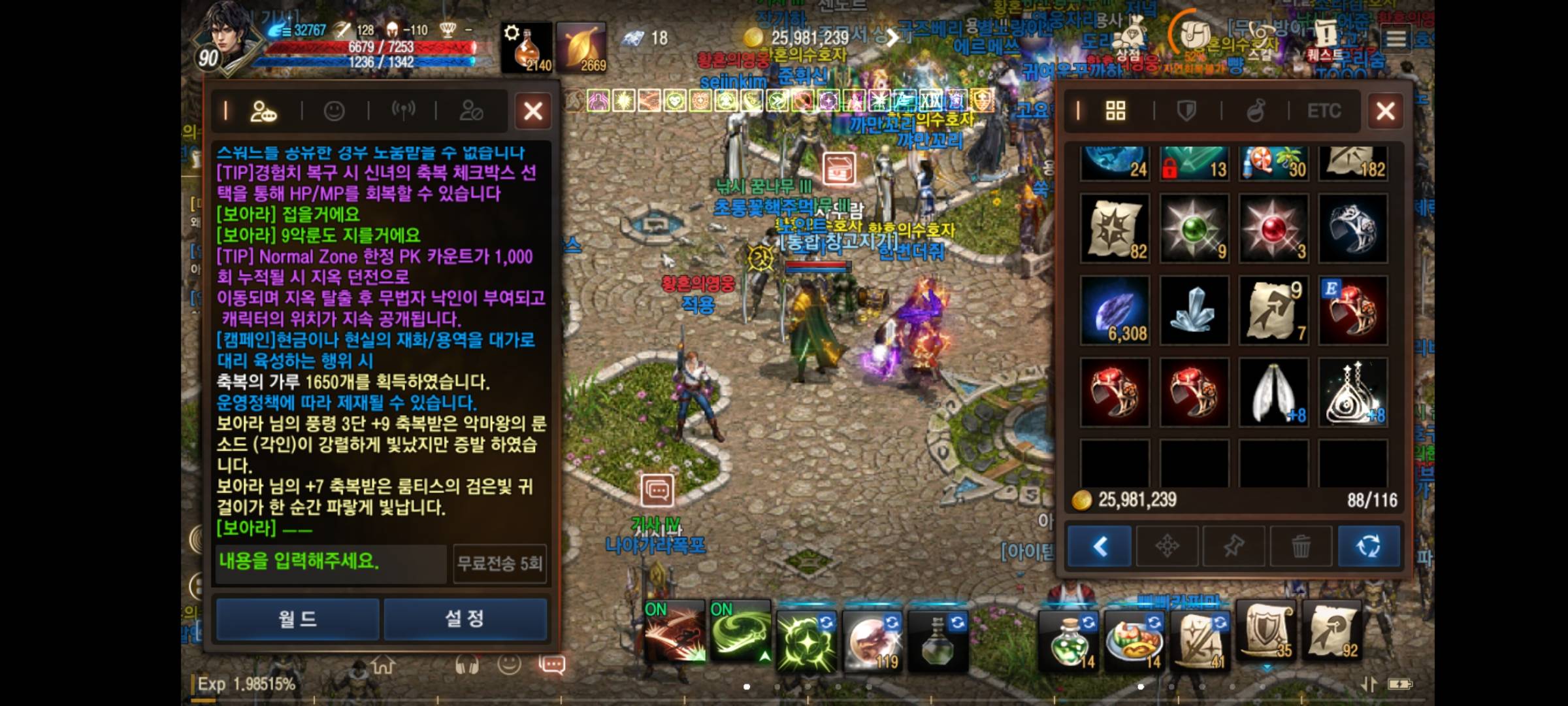Image resolution: width=1568 pixels, height=706 pixels.
Task: Switch to the ETC inventory tab
Action: (x=1324, y=111)
